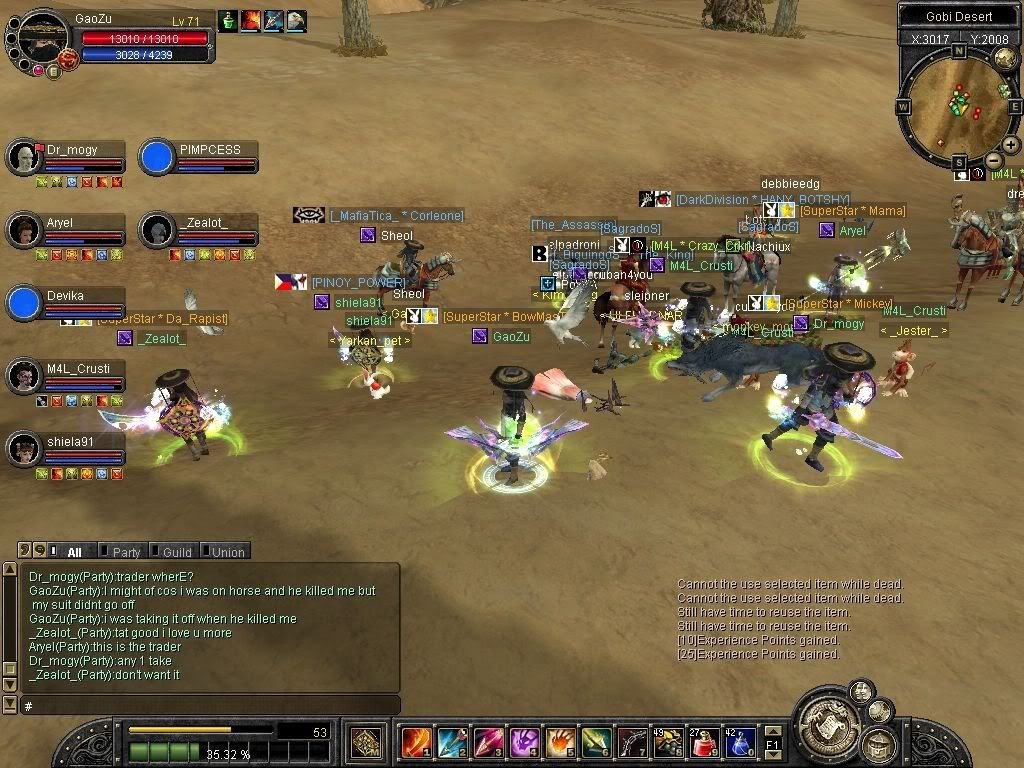
Task: Click the chat message input field
Action: point(210,706)
